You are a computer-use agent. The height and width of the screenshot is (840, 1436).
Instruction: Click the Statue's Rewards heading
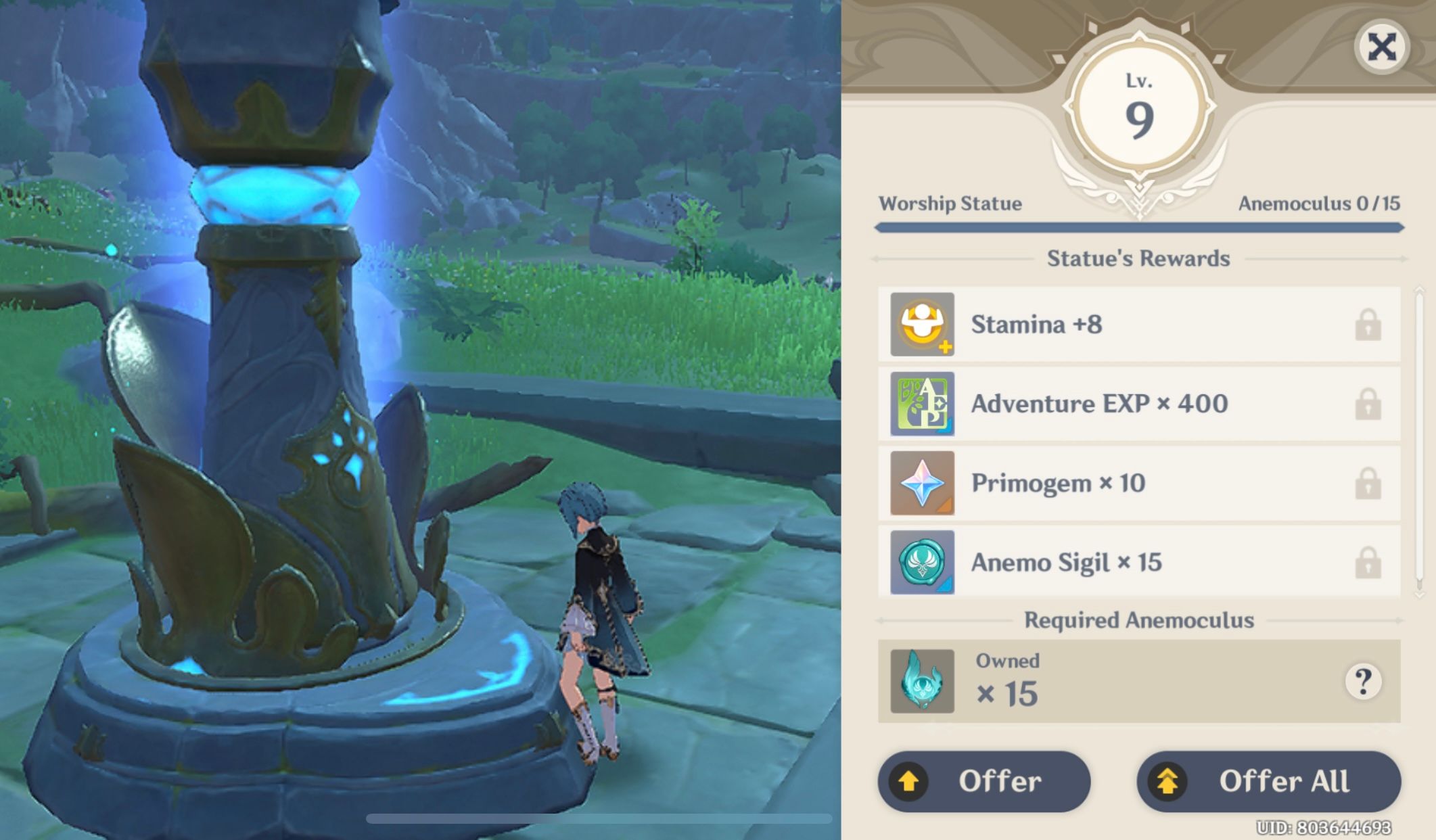[x=1139, y=258]
